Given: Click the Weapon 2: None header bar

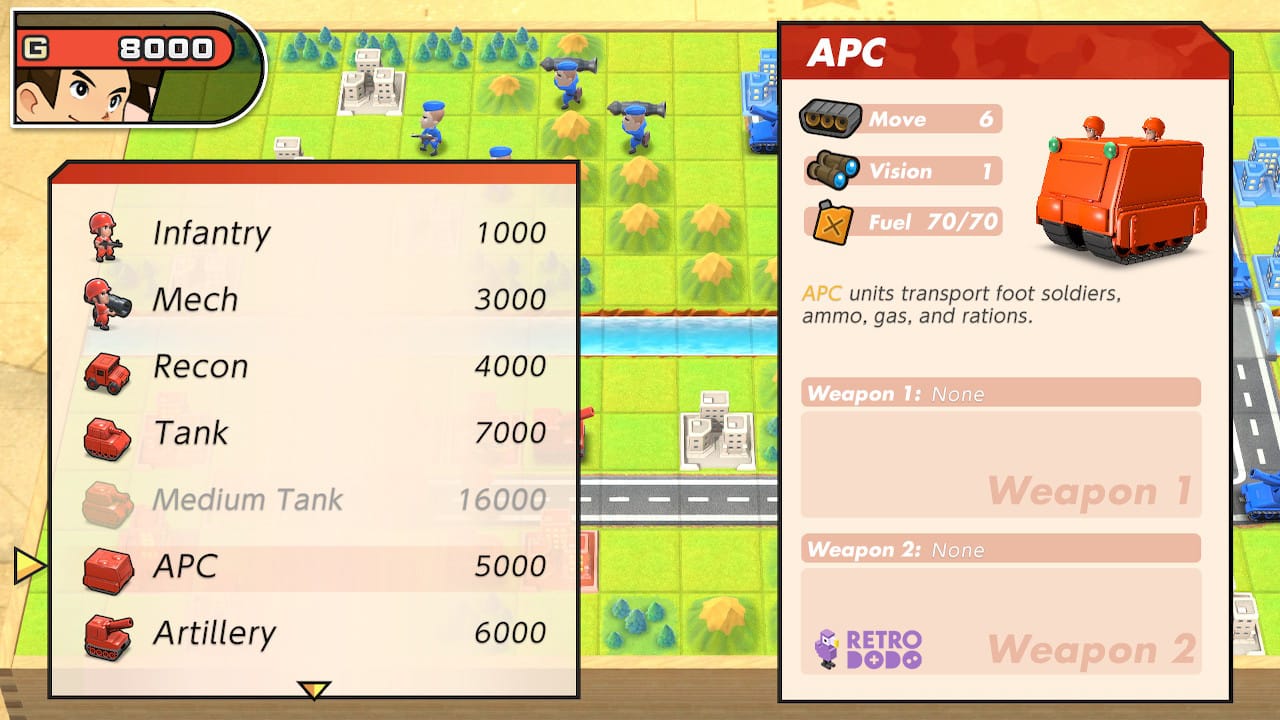Looking at the screenshot, I should pyautogui.click(x=1000, y=549).
